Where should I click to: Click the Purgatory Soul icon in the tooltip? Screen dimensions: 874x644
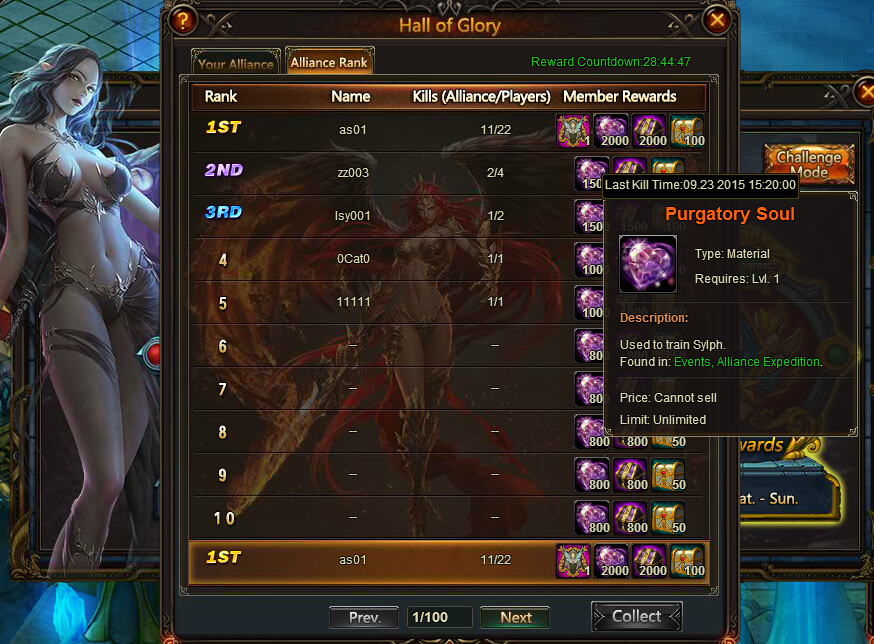(x=647, y=263)
